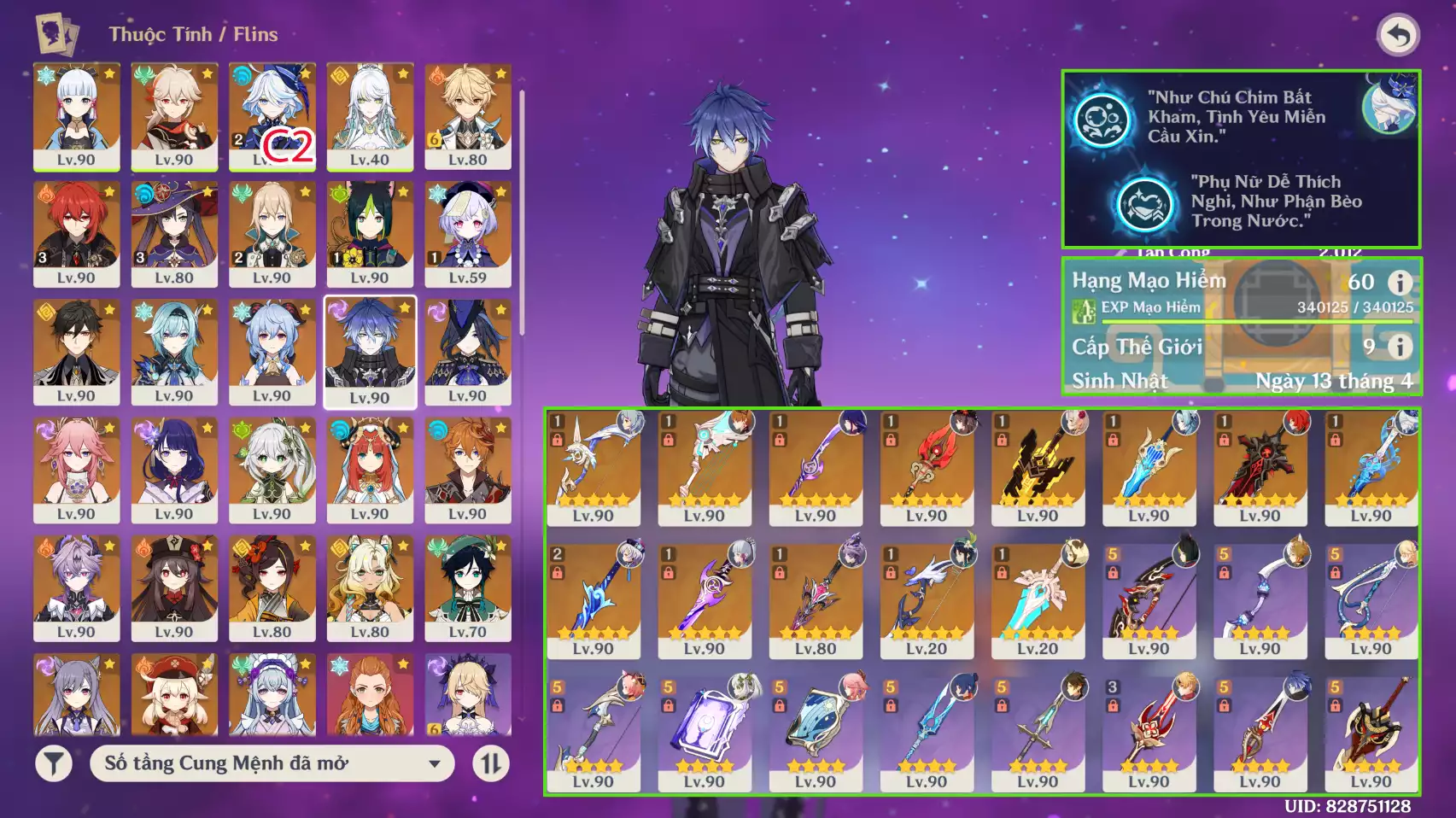This screenshot has height=818, width=1456.
Task: Select the Raiden Shogun portrait
Action: pyautogui.click(x=174, y=469)
